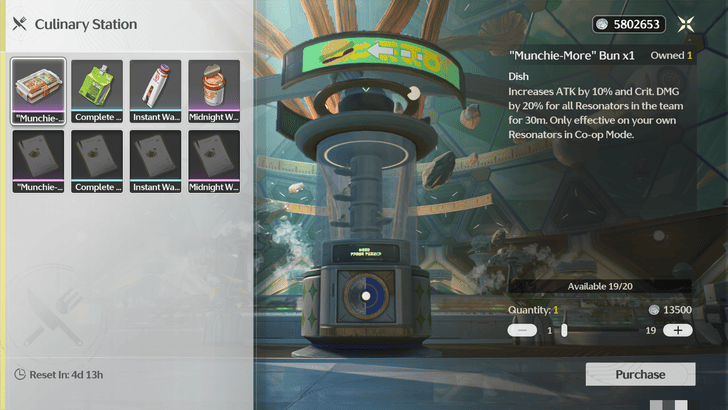Decrease purchase quantity with minus button
This screenshot has height=410, width=728.
coord(522,330)
